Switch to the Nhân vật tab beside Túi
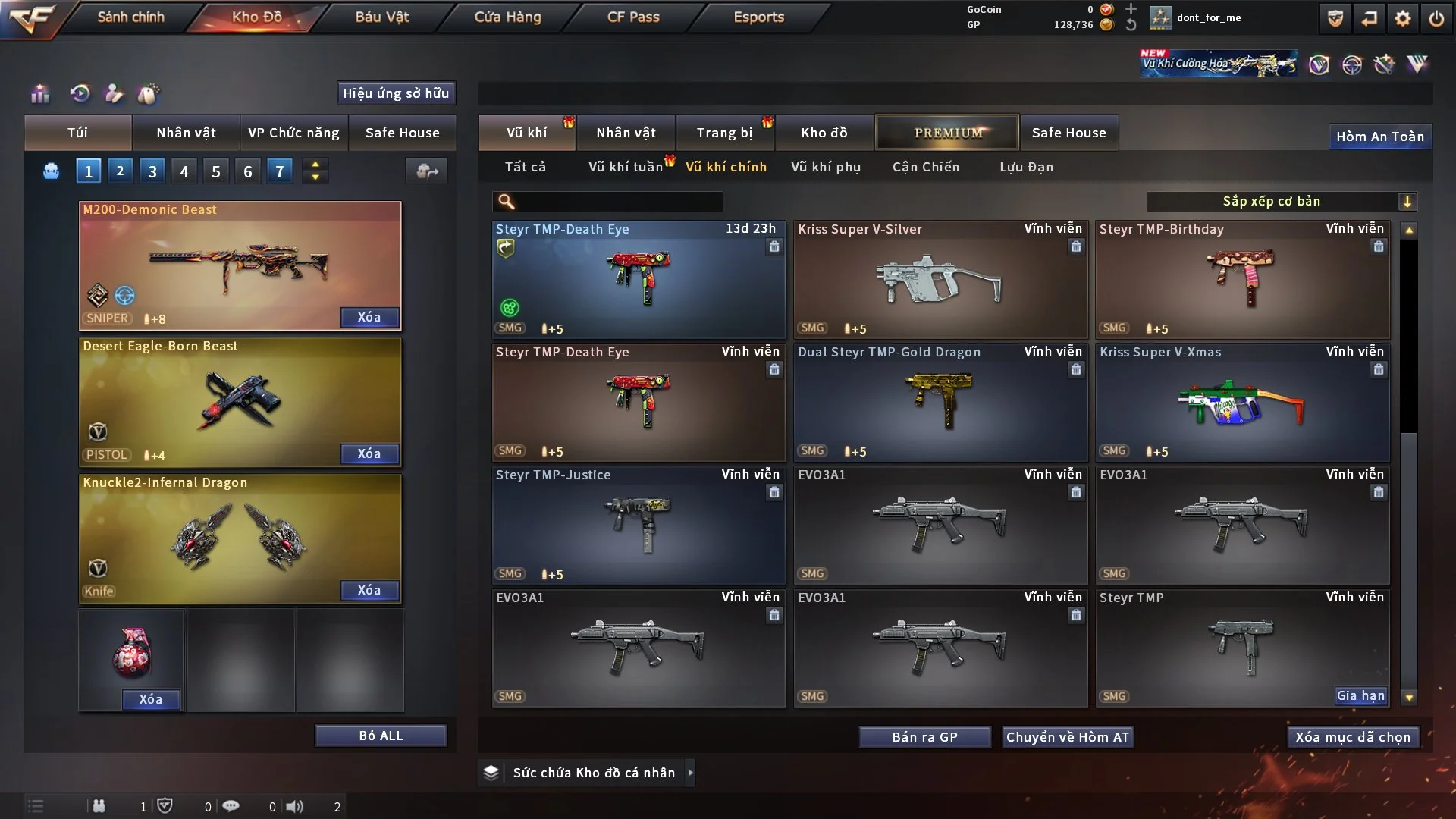This screenshot has height=819, width=1456. pyautogui.click(x=186, y=133)
